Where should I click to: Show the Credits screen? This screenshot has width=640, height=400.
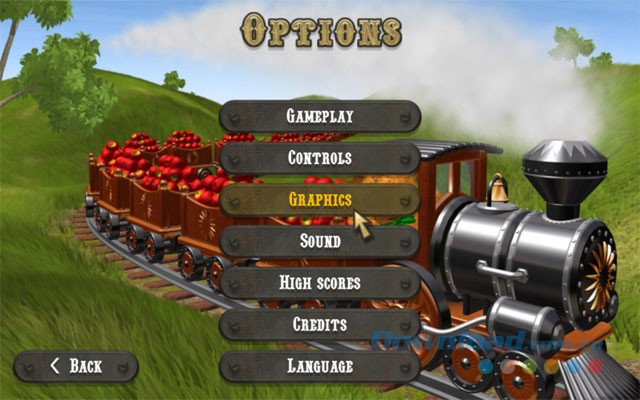pyautogui.click(x=319, y=324)
